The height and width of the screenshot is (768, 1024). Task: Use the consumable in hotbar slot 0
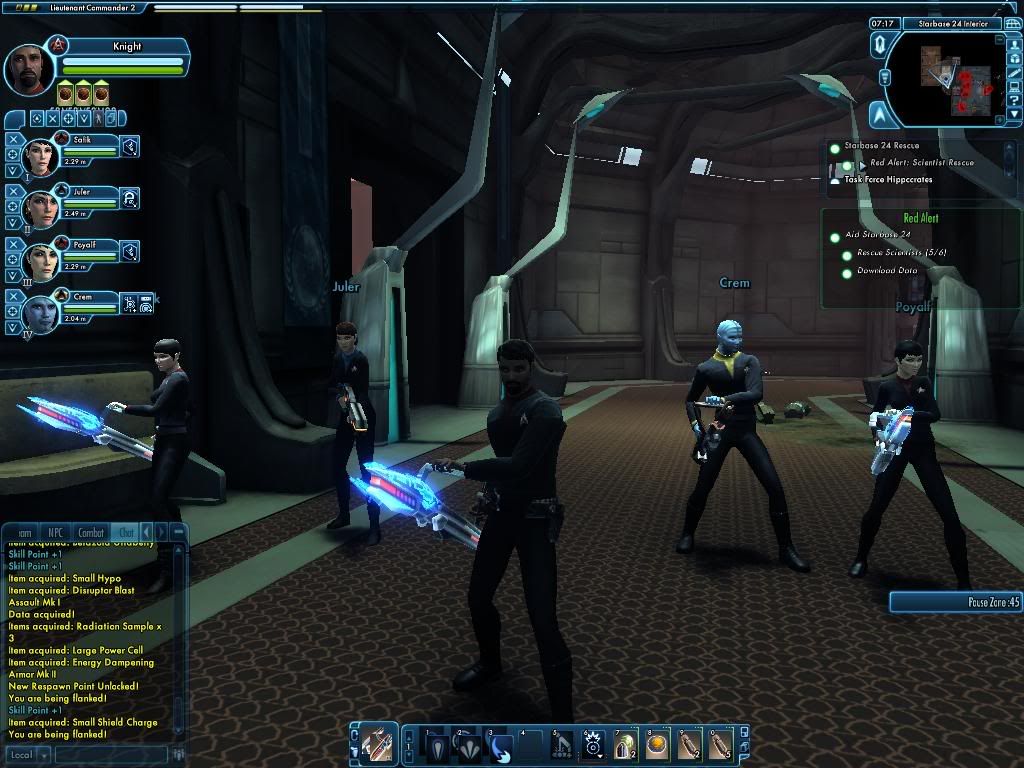[x=720, y=746]
